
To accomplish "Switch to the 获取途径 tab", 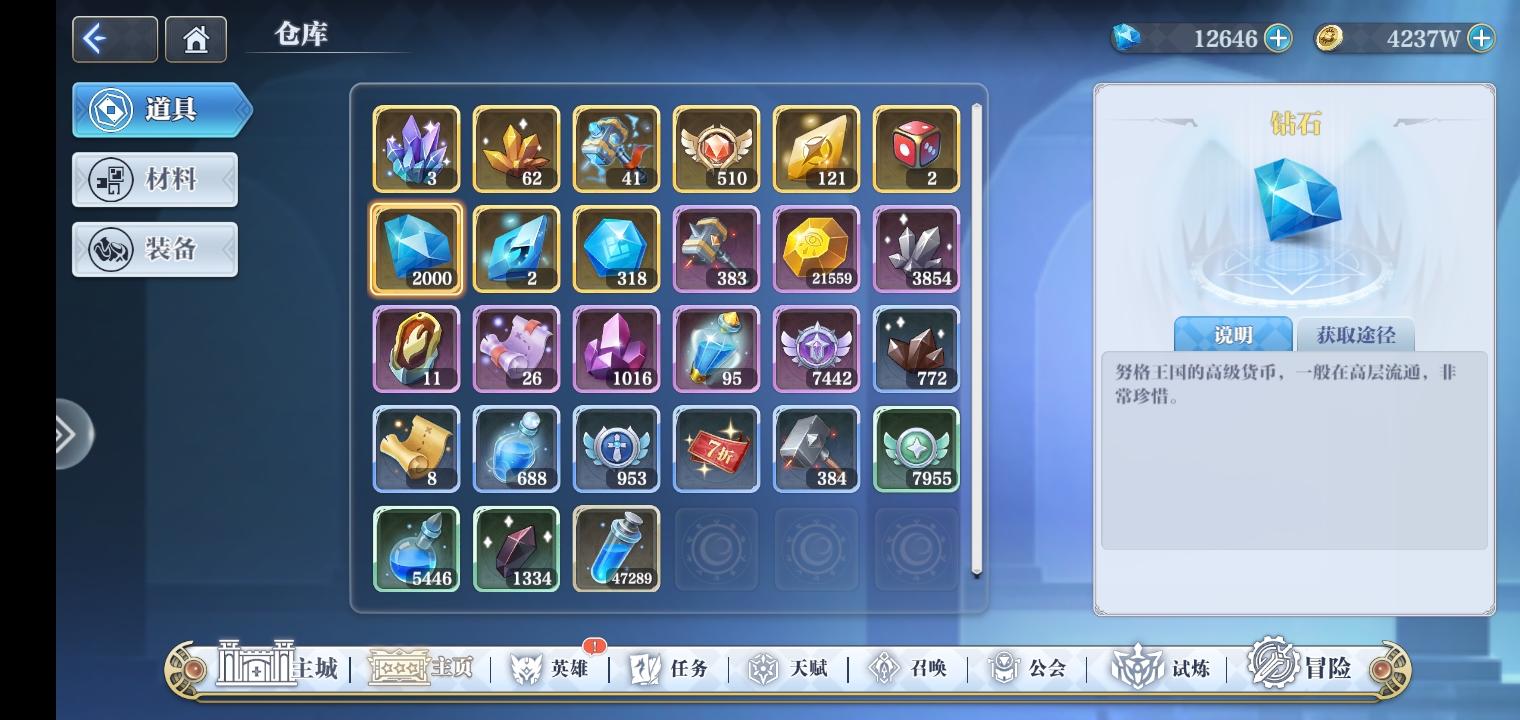I will pyautogui.click(x=1353, y=335).
